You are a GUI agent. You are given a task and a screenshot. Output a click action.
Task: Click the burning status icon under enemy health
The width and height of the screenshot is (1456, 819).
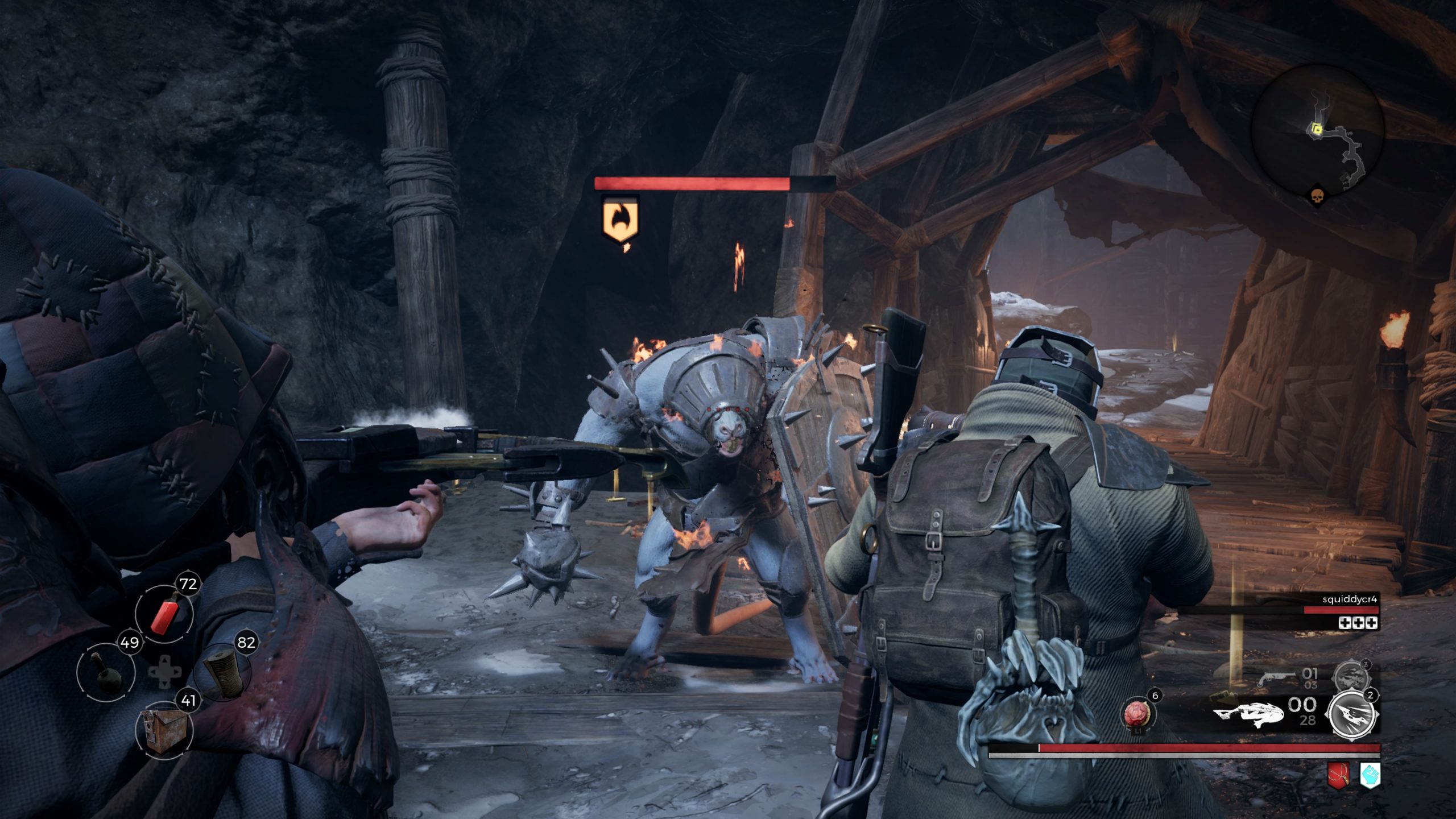(x=620, y=219)
